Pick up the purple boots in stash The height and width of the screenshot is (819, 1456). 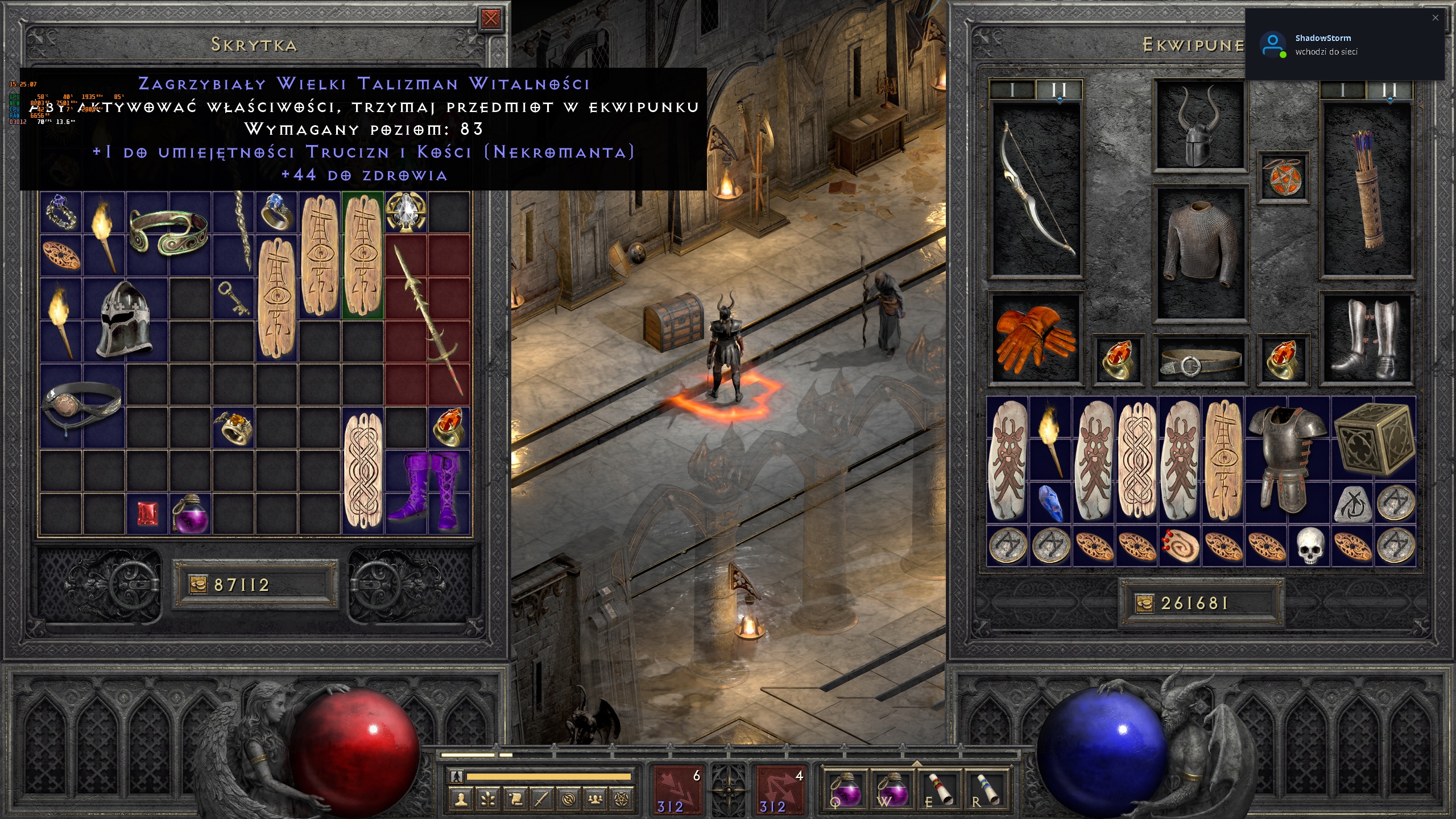tap(427, 491)
